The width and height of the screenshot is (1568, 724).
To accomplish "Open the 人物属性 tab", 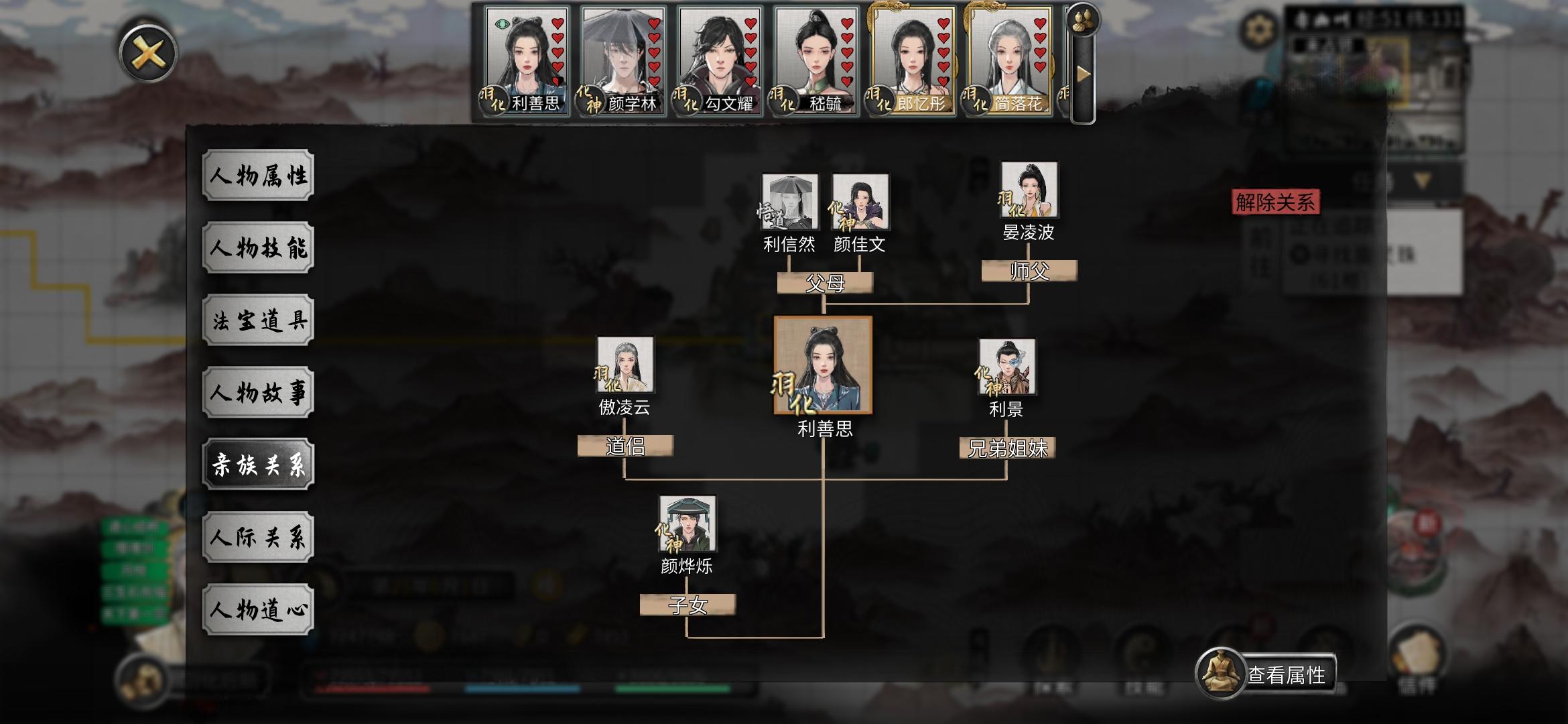I will pos(260,176).
